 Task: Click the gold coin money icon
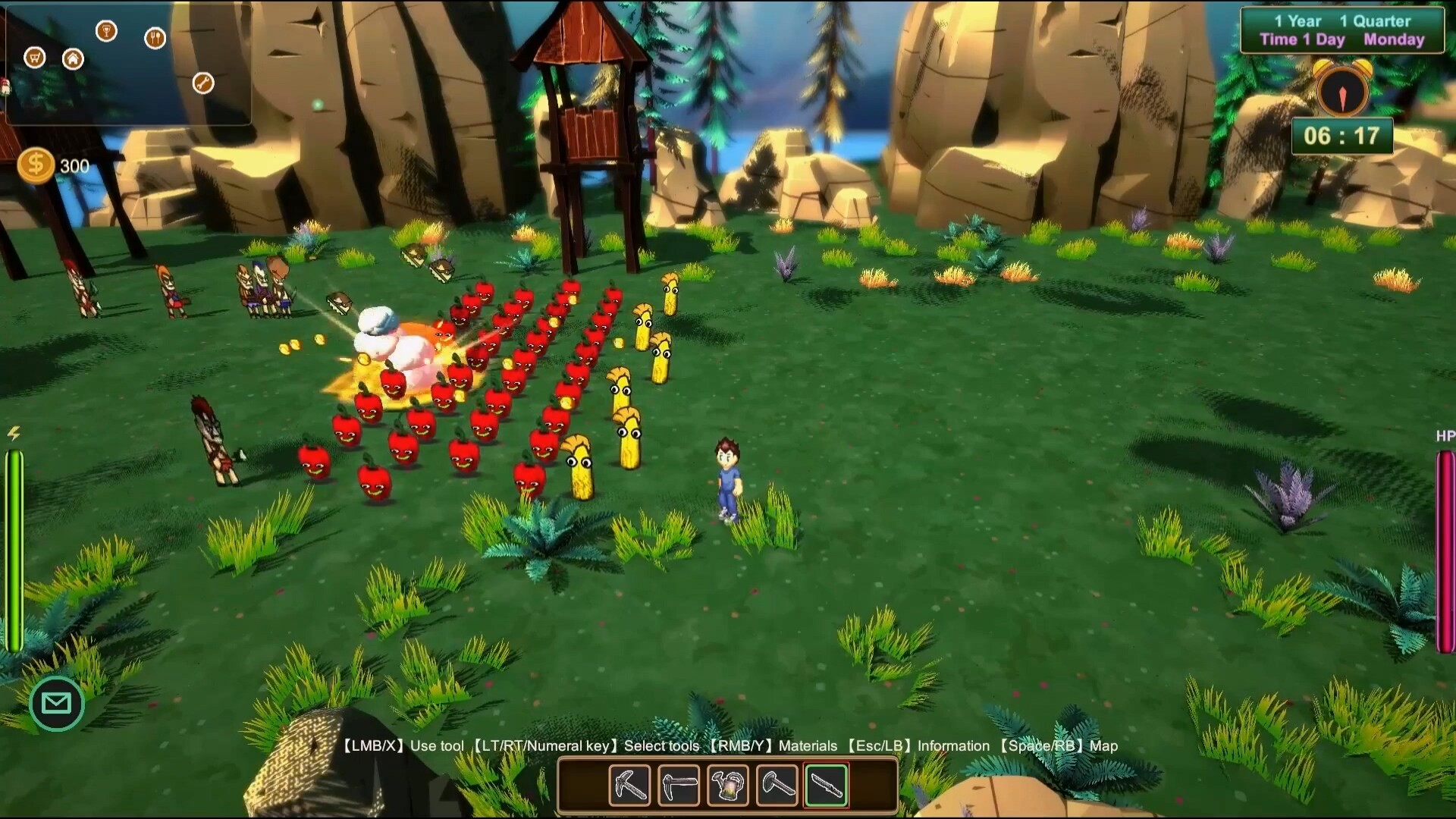(36, 165)
